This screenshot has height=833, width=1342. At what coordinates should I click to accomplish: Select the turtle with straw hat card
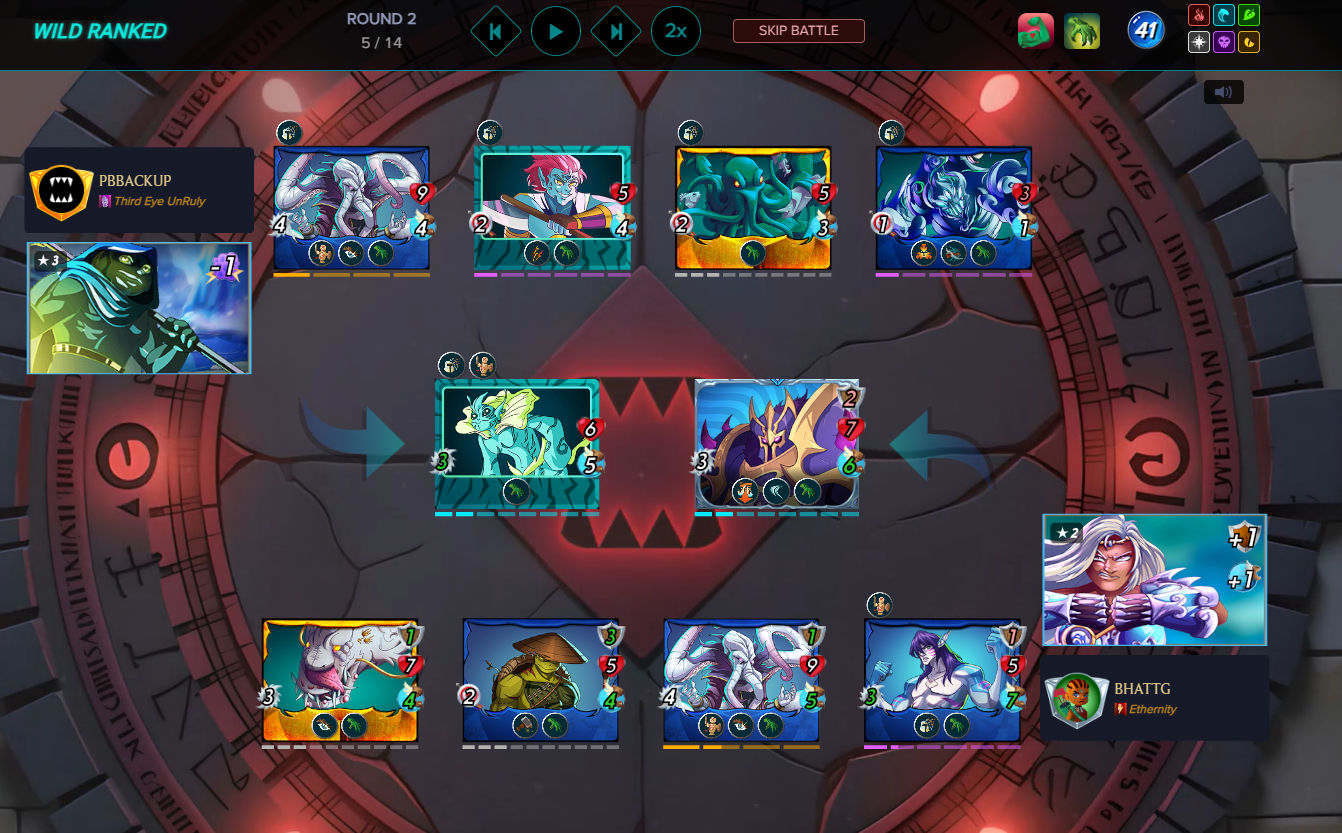click(x=540, y=680)
